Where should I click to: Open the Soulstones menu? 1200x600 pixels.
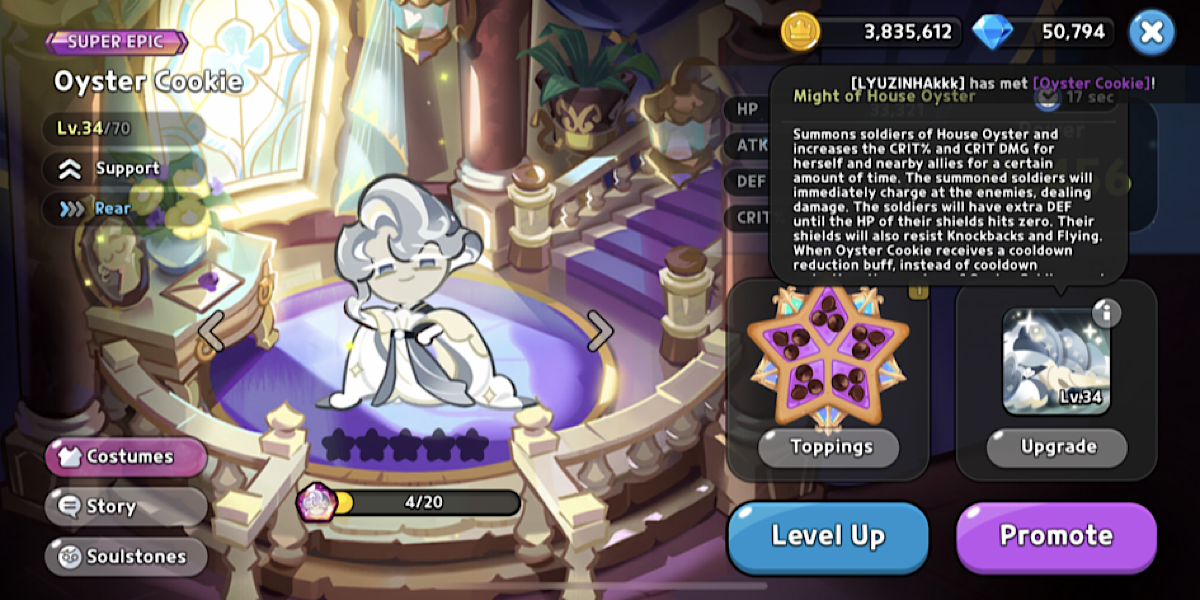[x=126, y=557]
